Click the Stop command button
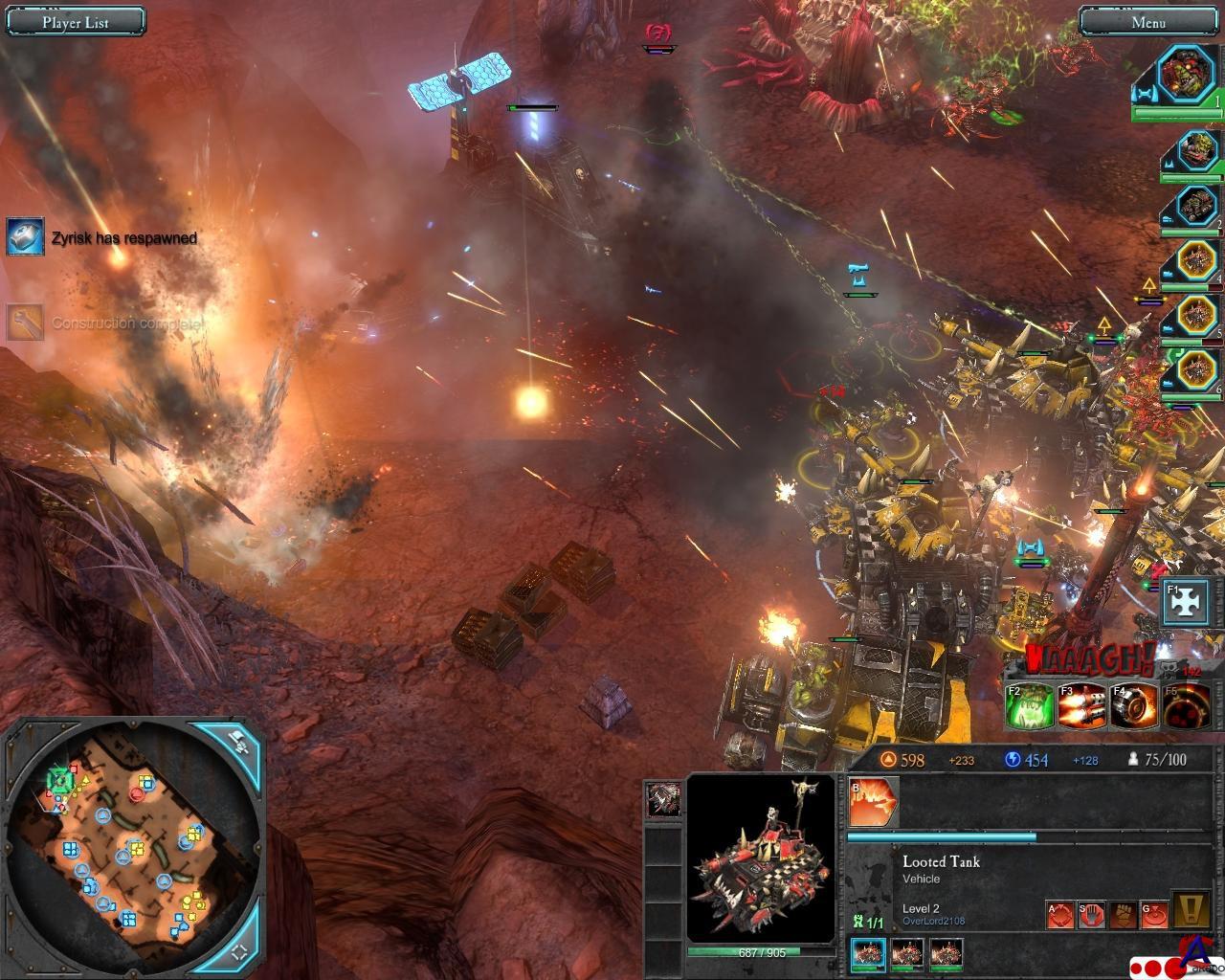This screenshot has width=1225, height=980. point(1092,916)
